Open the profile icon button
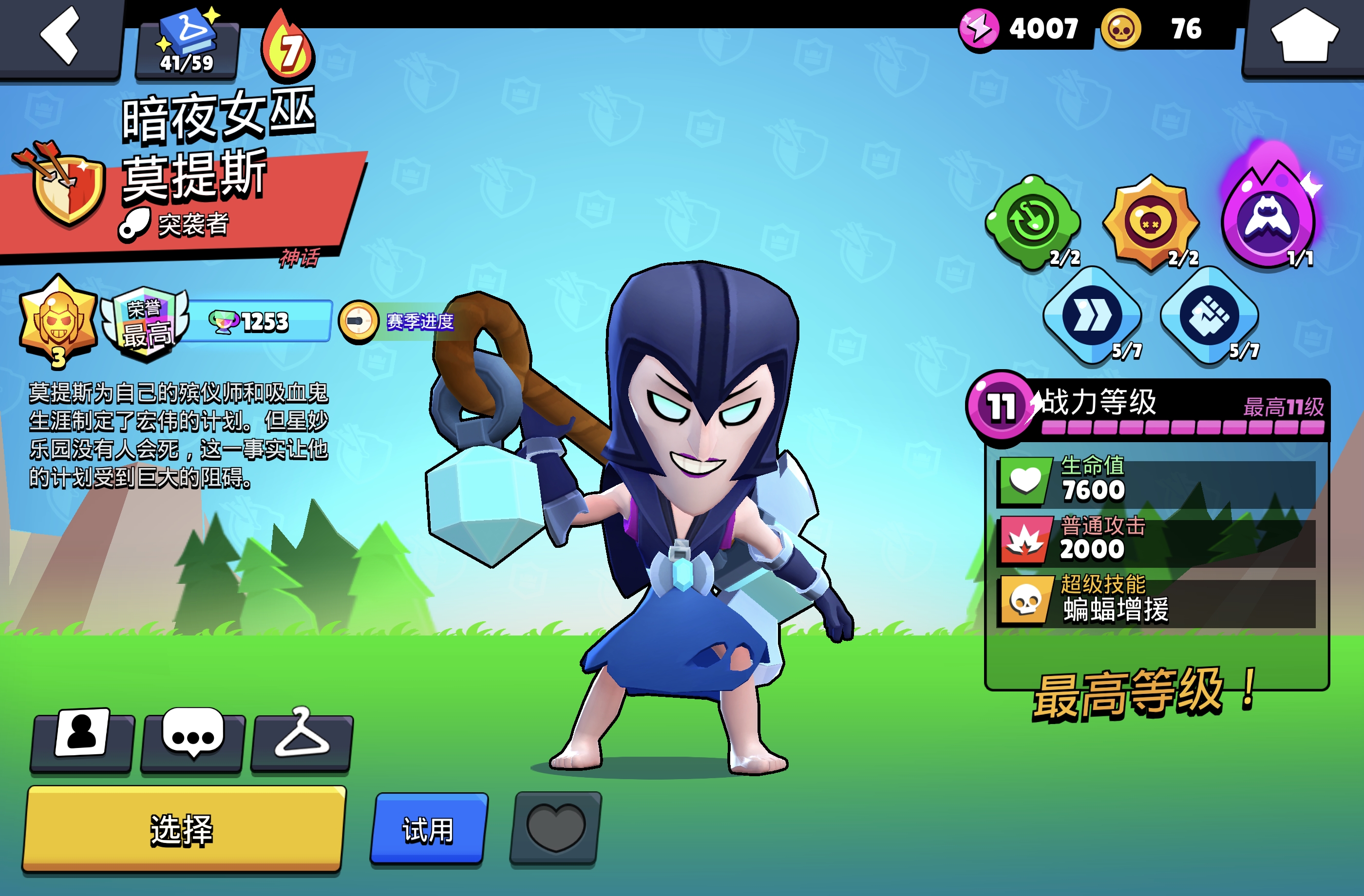The width and height of the screenshot is (1364, 896). point(82,739)
